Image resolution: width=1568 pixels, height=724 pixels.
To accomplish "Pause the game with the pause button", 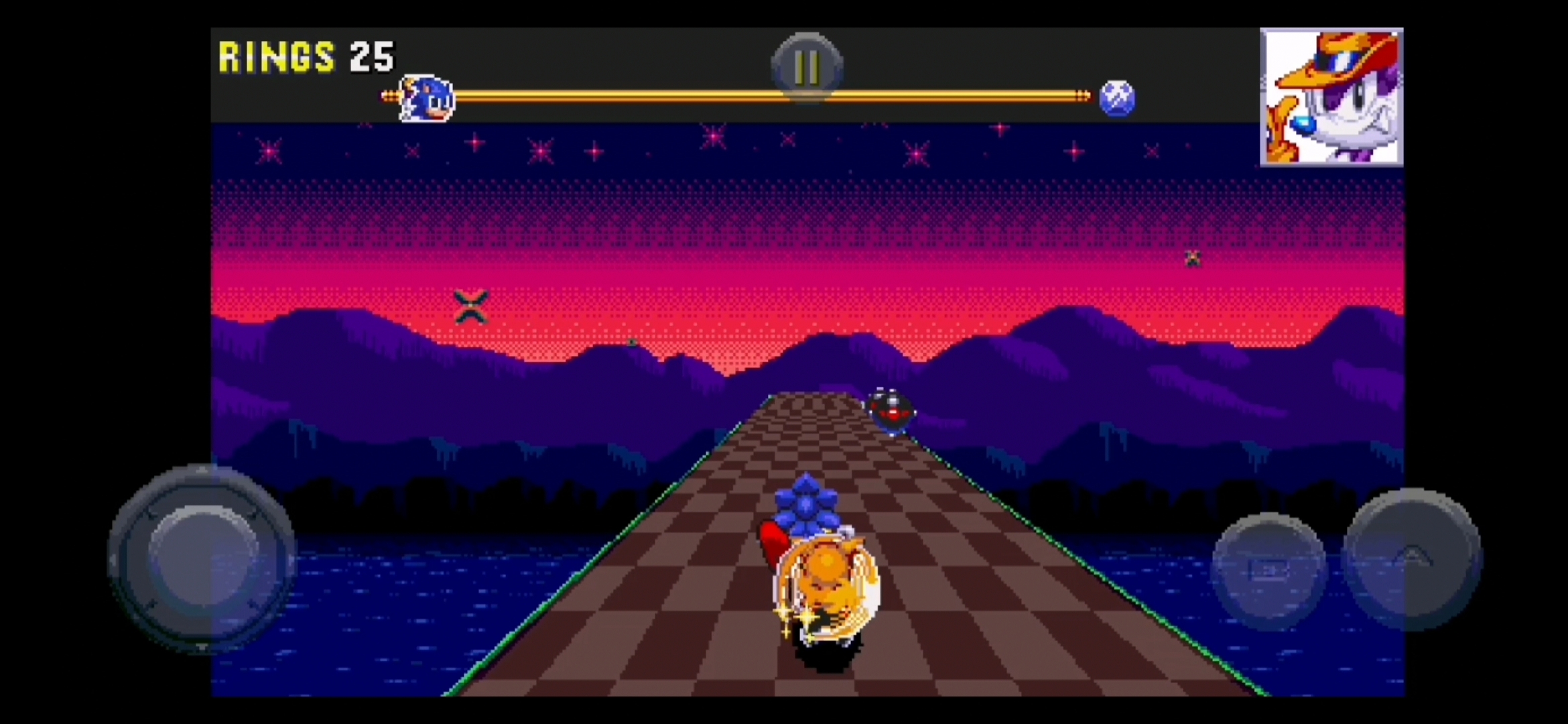I will (x=807, y=67).
